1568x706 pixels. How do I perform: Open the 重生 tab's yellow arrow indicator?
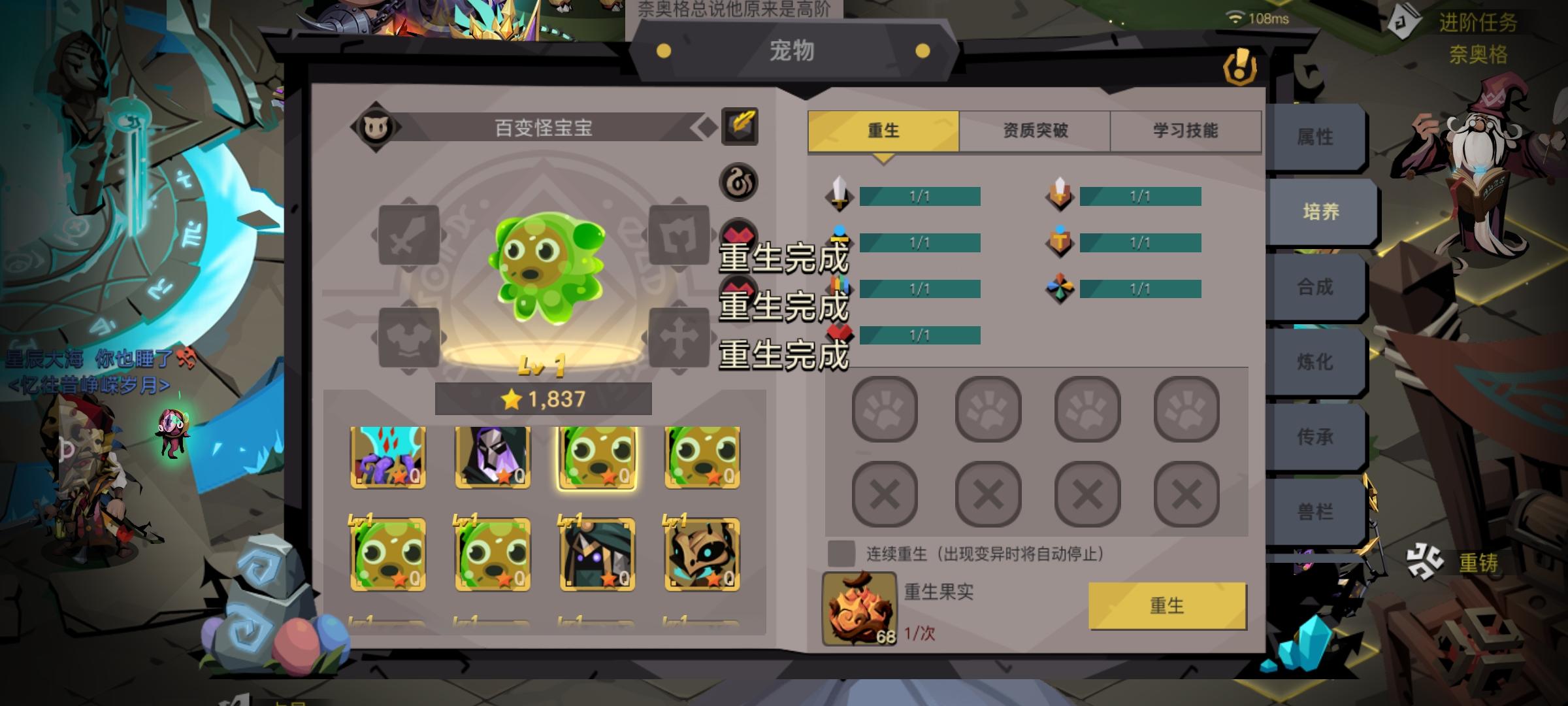[x=883, y=157]
